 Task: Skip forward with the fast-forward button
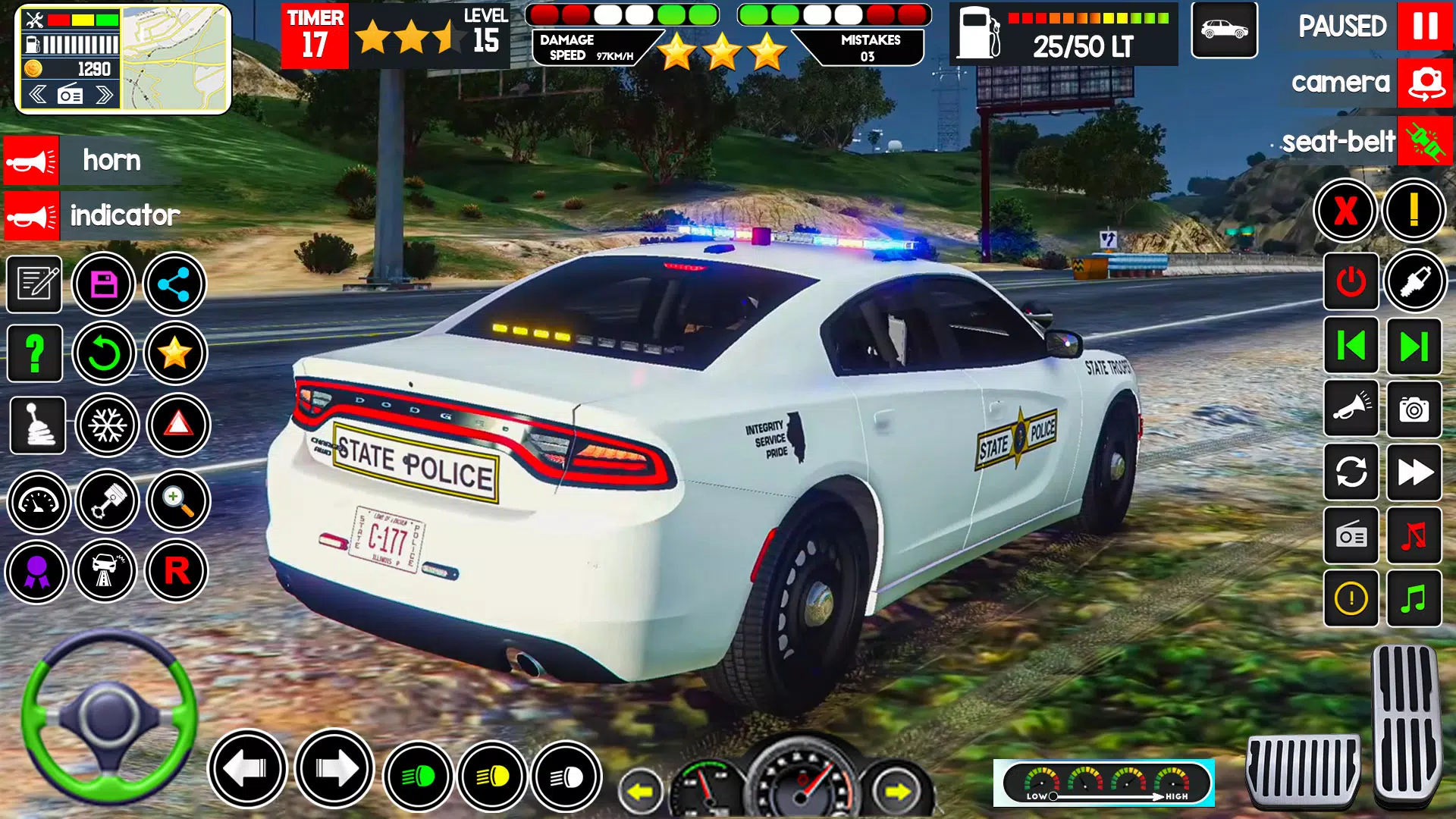point(1414,472)
